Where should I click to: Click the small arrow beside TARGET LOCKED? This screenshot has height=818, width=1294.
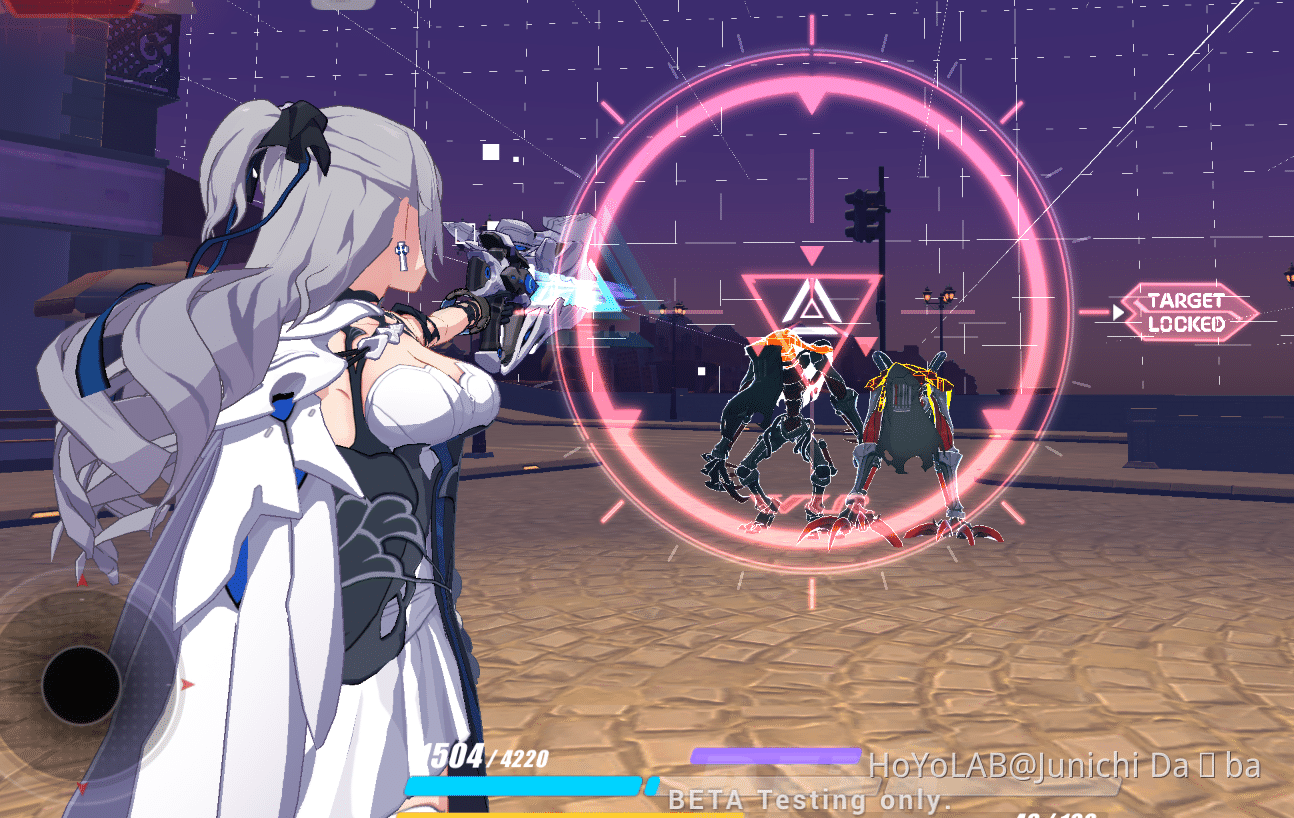click(x=1119, y=310)
